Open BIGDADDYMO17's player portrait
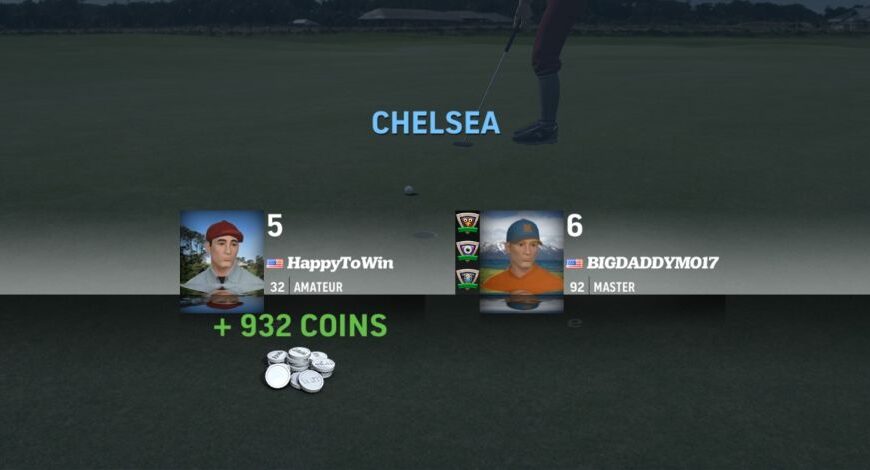The height and width of the screenshot is (470, 870). tap(521, 261)
